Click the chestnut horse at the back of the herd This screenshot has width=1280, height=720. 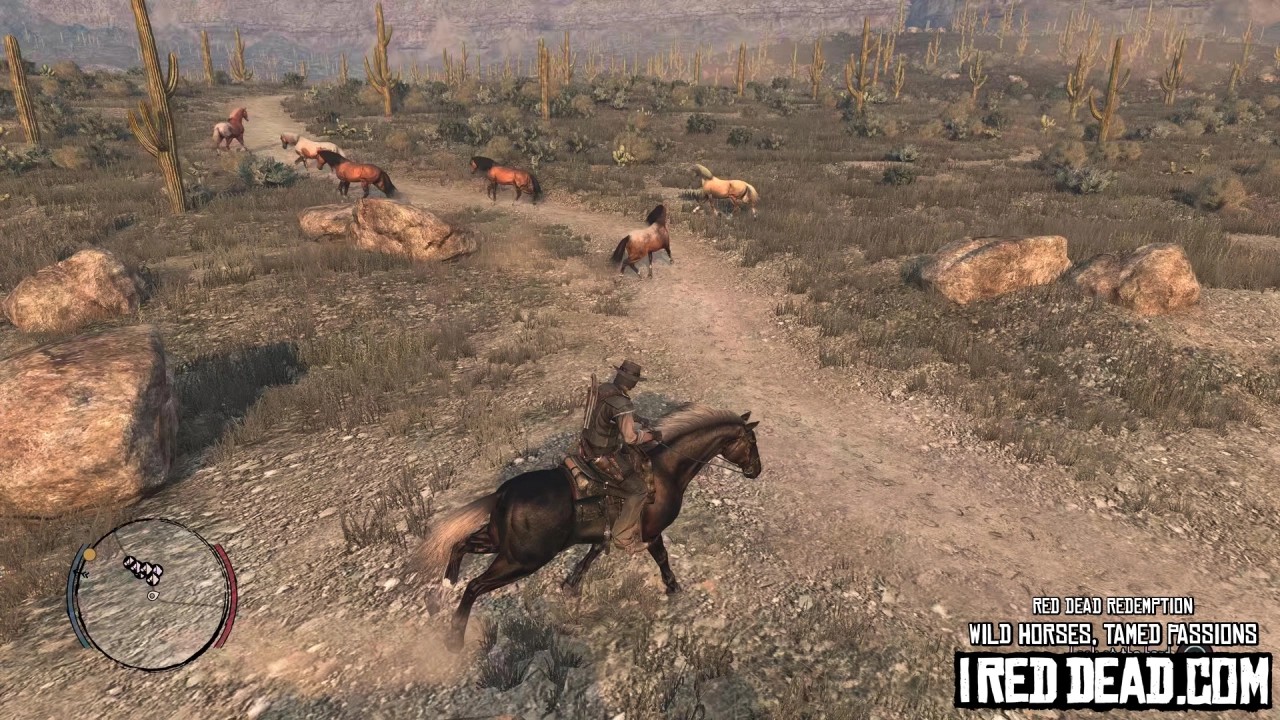point(233,130)
